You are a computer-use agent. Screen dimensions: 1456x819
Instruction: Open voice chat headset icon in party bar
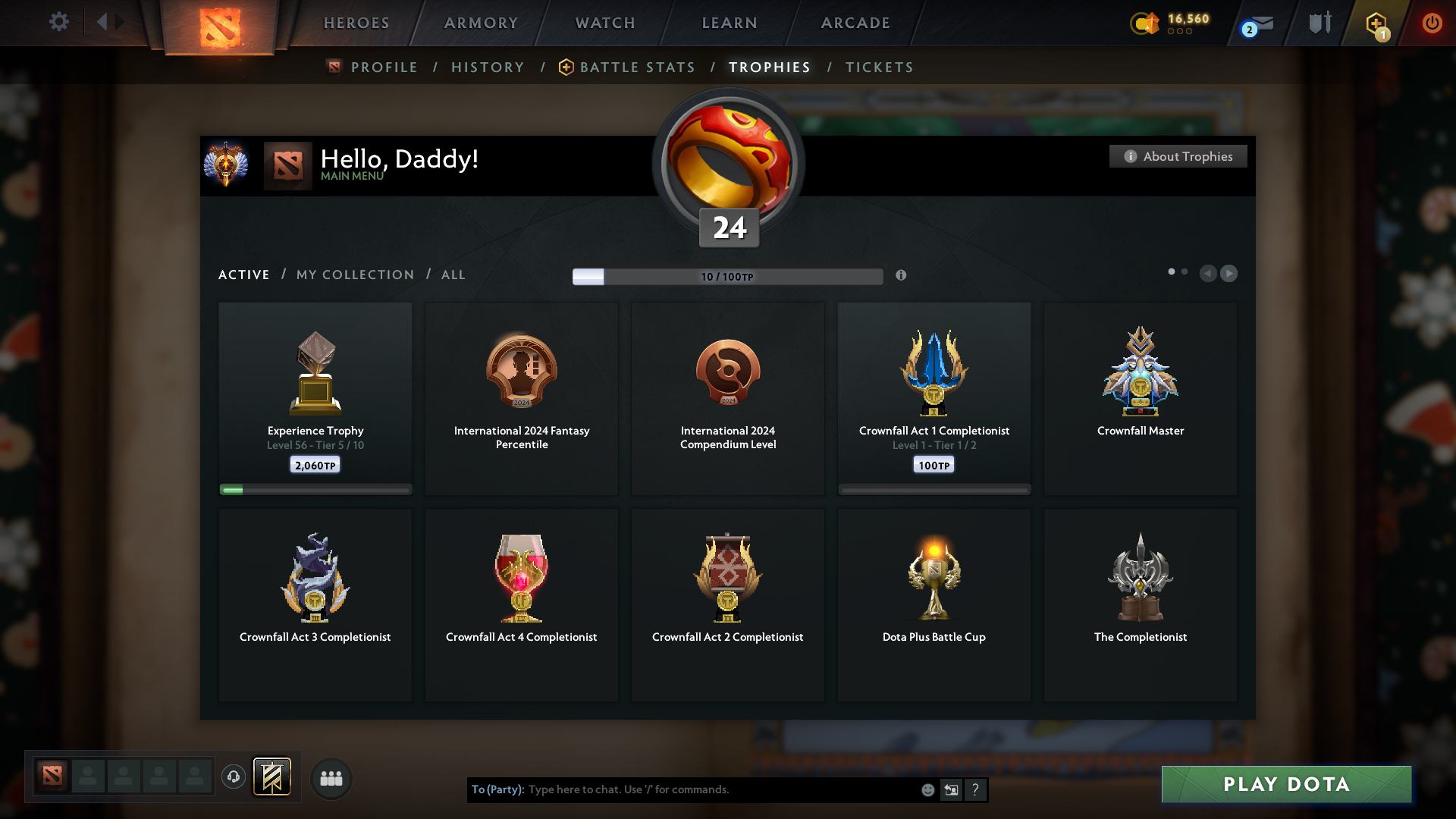point(233,778)
